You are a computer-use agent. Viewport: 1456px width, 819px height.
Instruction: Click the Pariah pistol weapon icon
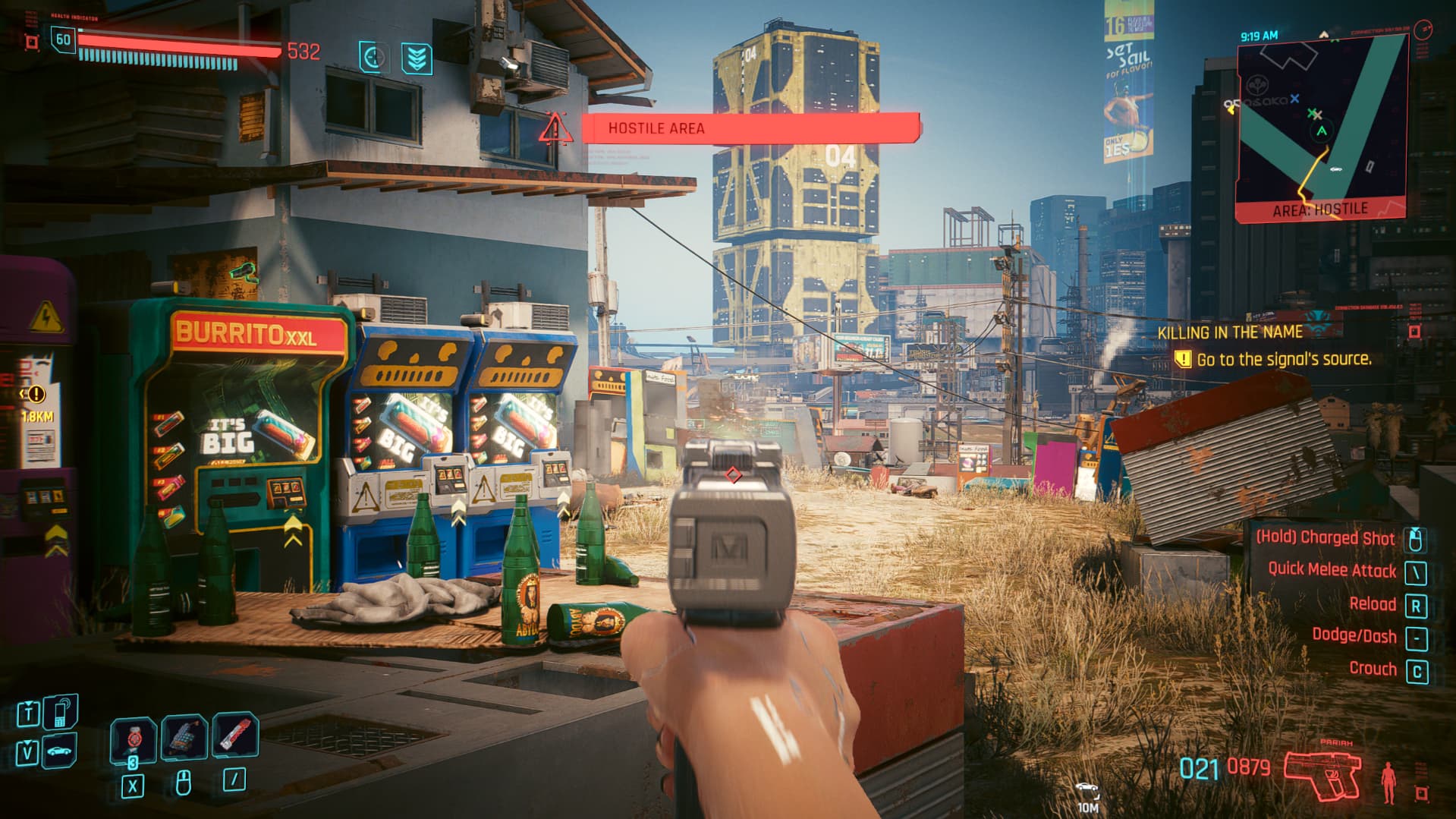pos(1323,774)
